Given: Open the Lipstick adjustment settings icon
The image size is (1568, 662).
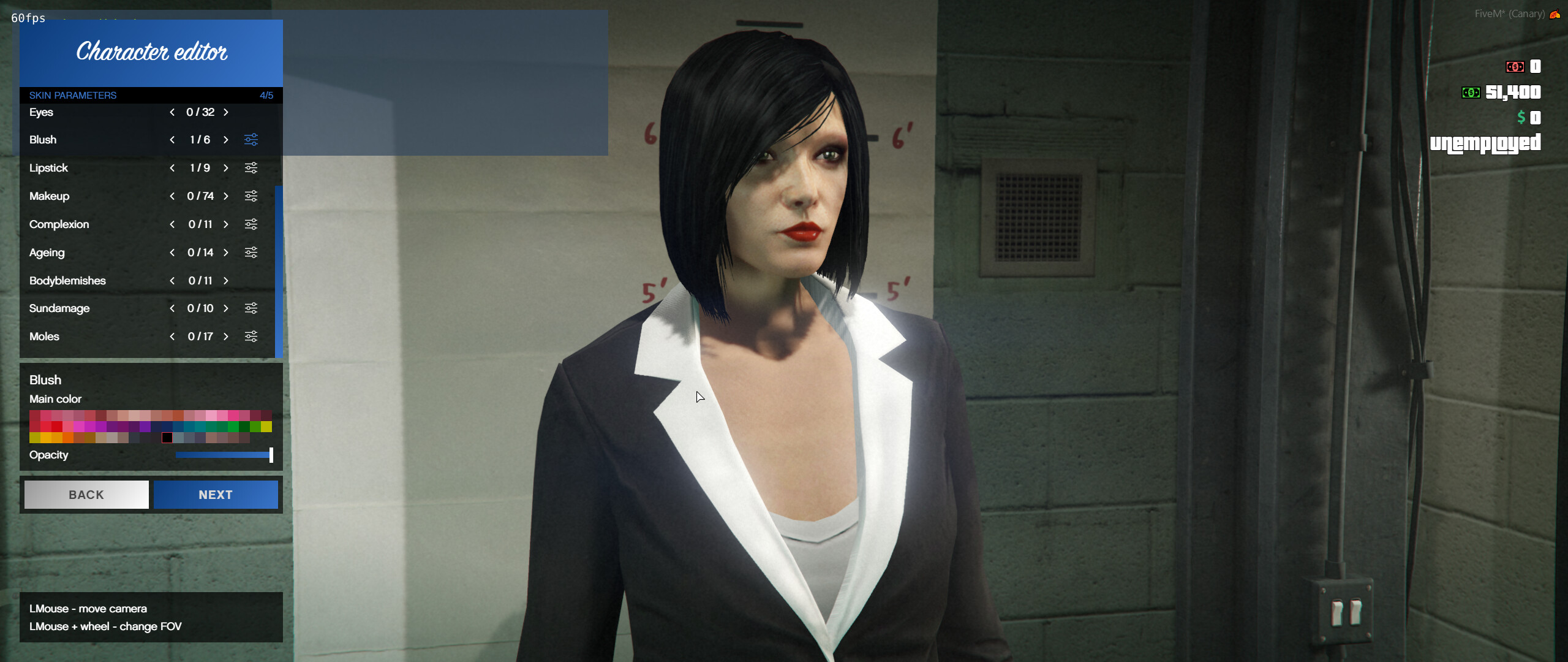Looking at the screenshot, I should click(250, 168).
